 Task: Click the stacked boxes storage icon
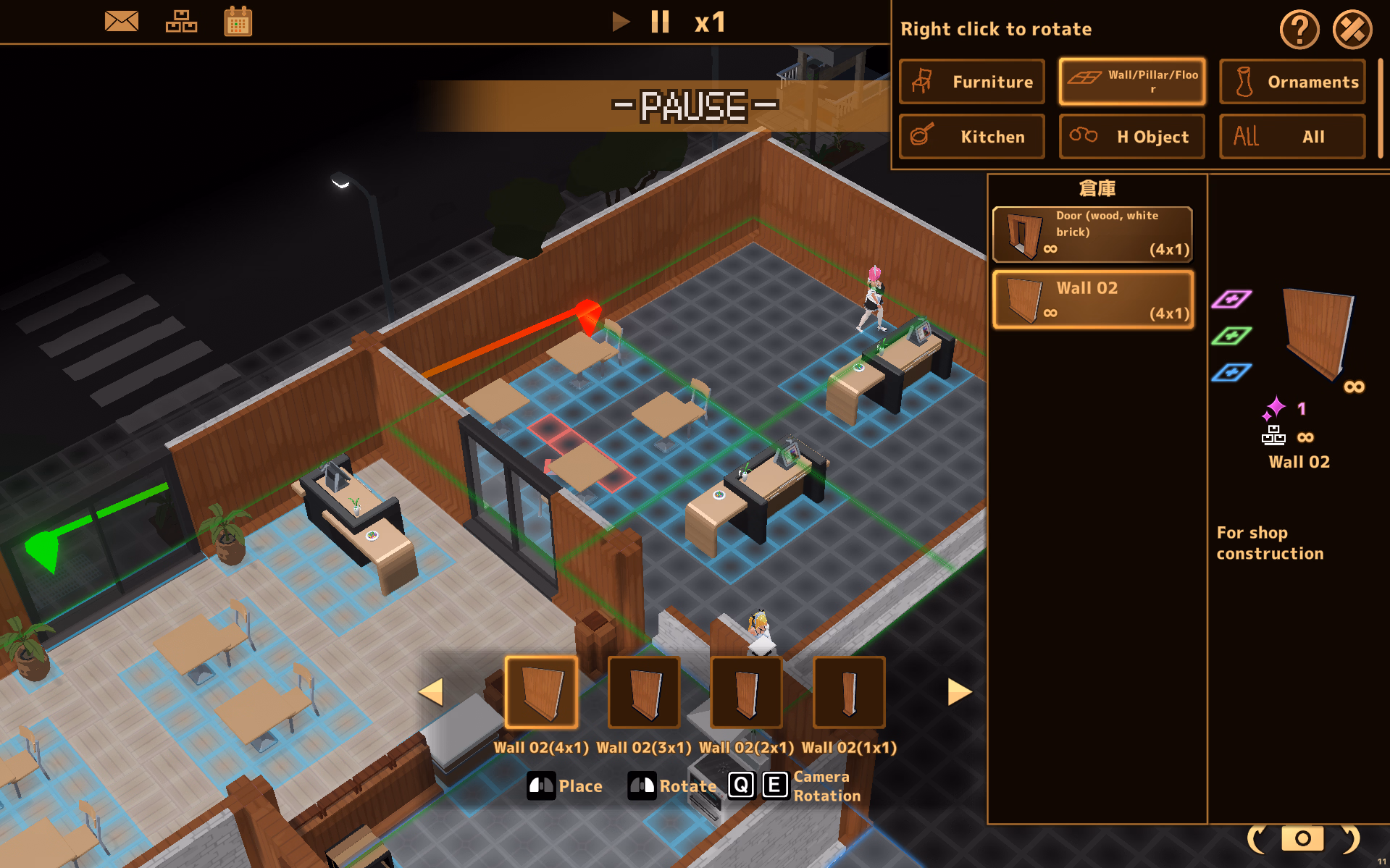point(181,22)
